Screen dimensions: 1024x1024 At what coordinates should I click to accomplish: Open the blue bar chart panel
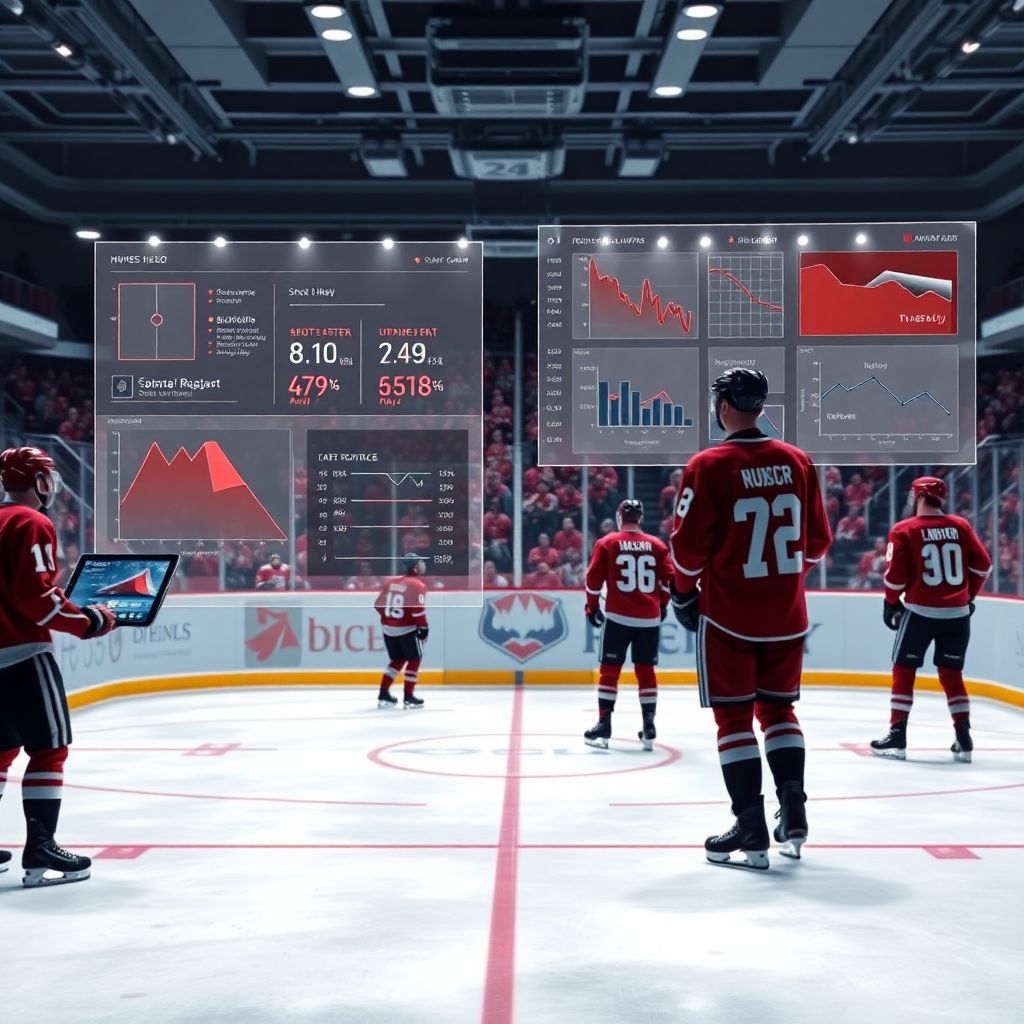click(x=635, y=401)
